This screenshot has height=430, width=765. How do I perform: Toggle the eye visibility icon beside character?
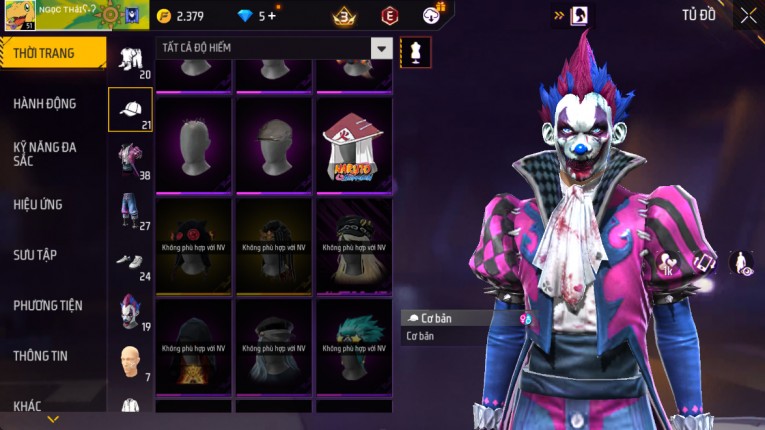[743, 263]
